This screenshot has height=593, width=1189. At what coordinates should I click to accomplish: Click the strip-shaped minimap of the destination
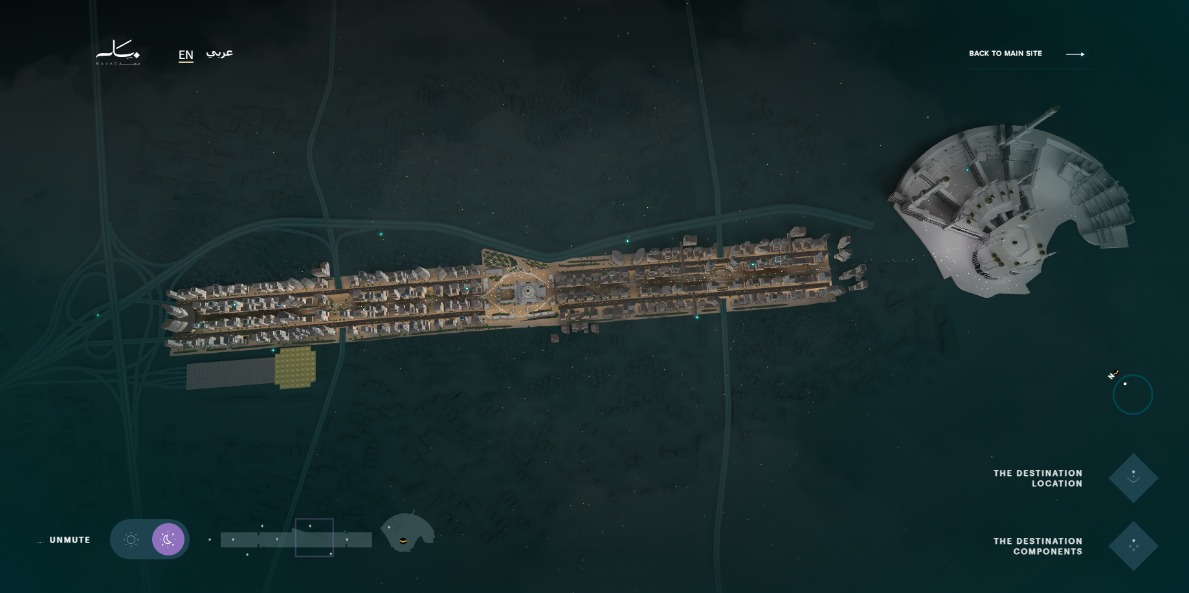296,540
